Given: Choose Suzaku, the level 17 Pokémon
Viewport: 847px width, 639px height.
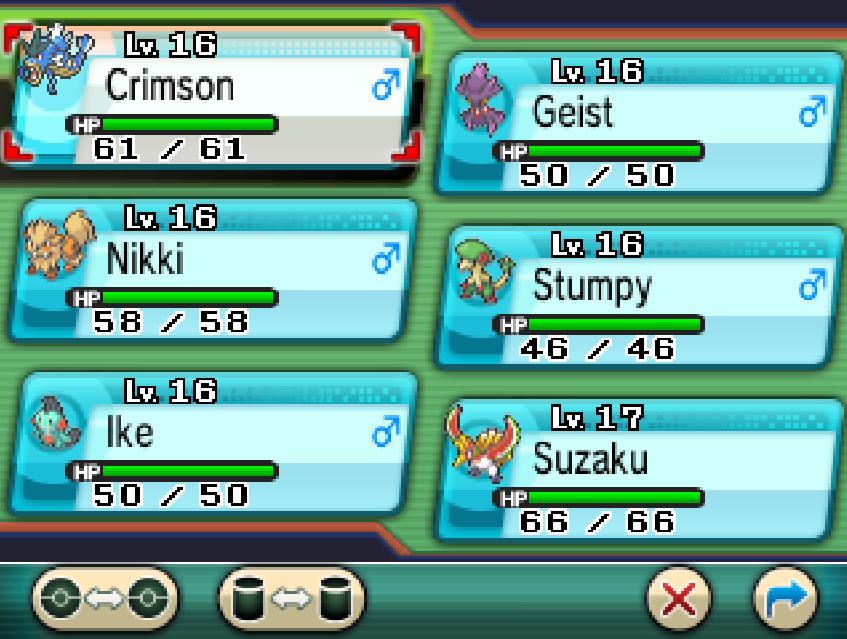Looking at the screenshot, I should (637, 470).
